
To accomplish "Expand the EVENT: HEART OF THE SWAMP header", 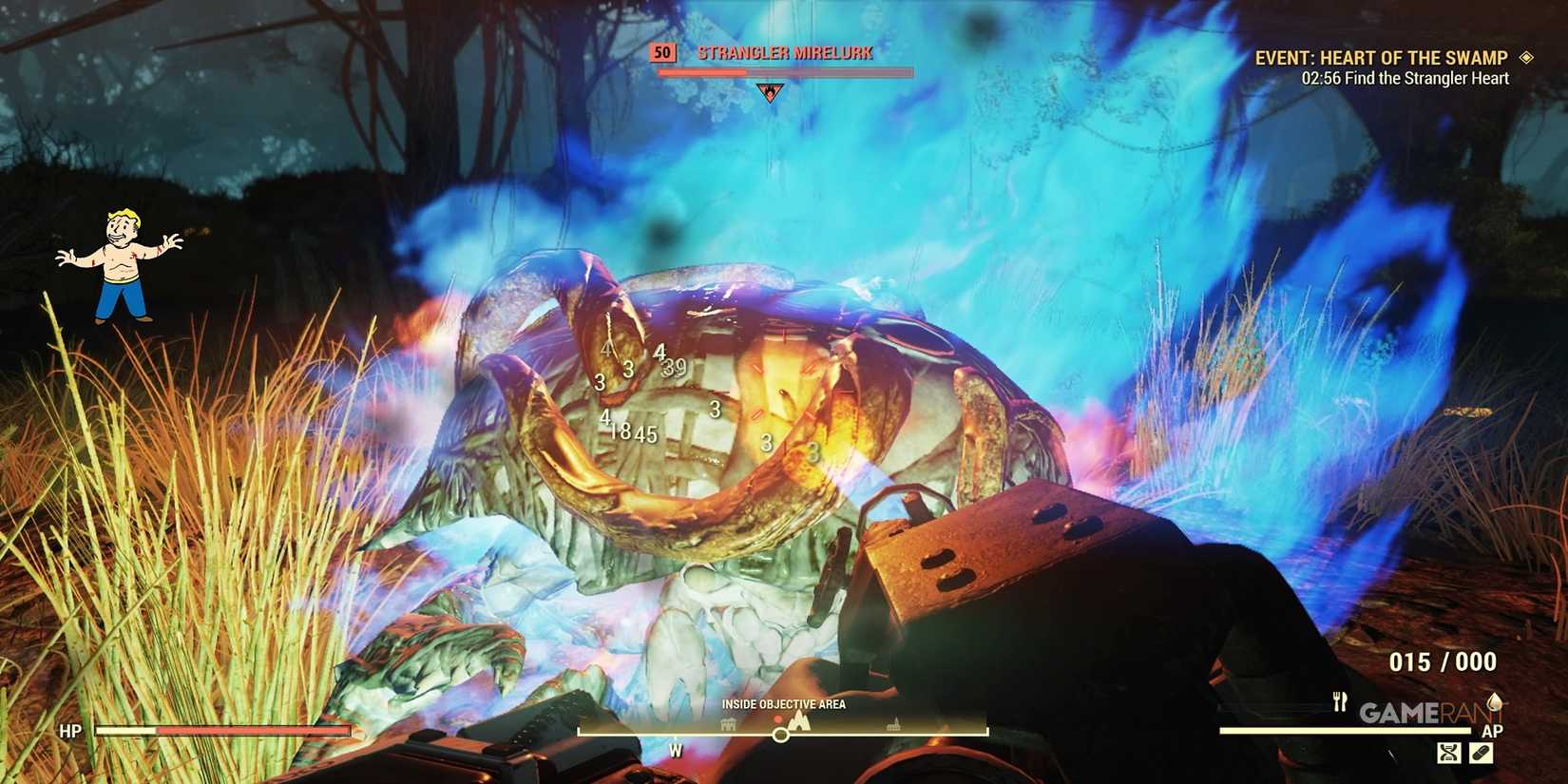I will [x=1383, y=56].
